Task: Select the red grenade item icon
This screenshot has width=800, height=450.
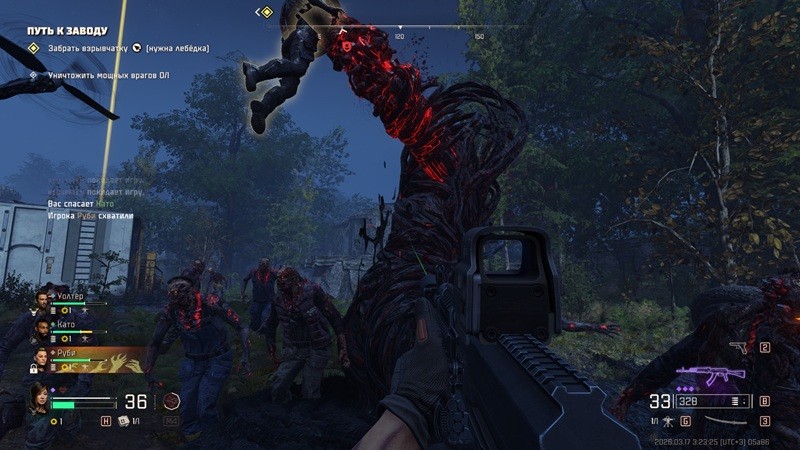Action: click(172, 401)
